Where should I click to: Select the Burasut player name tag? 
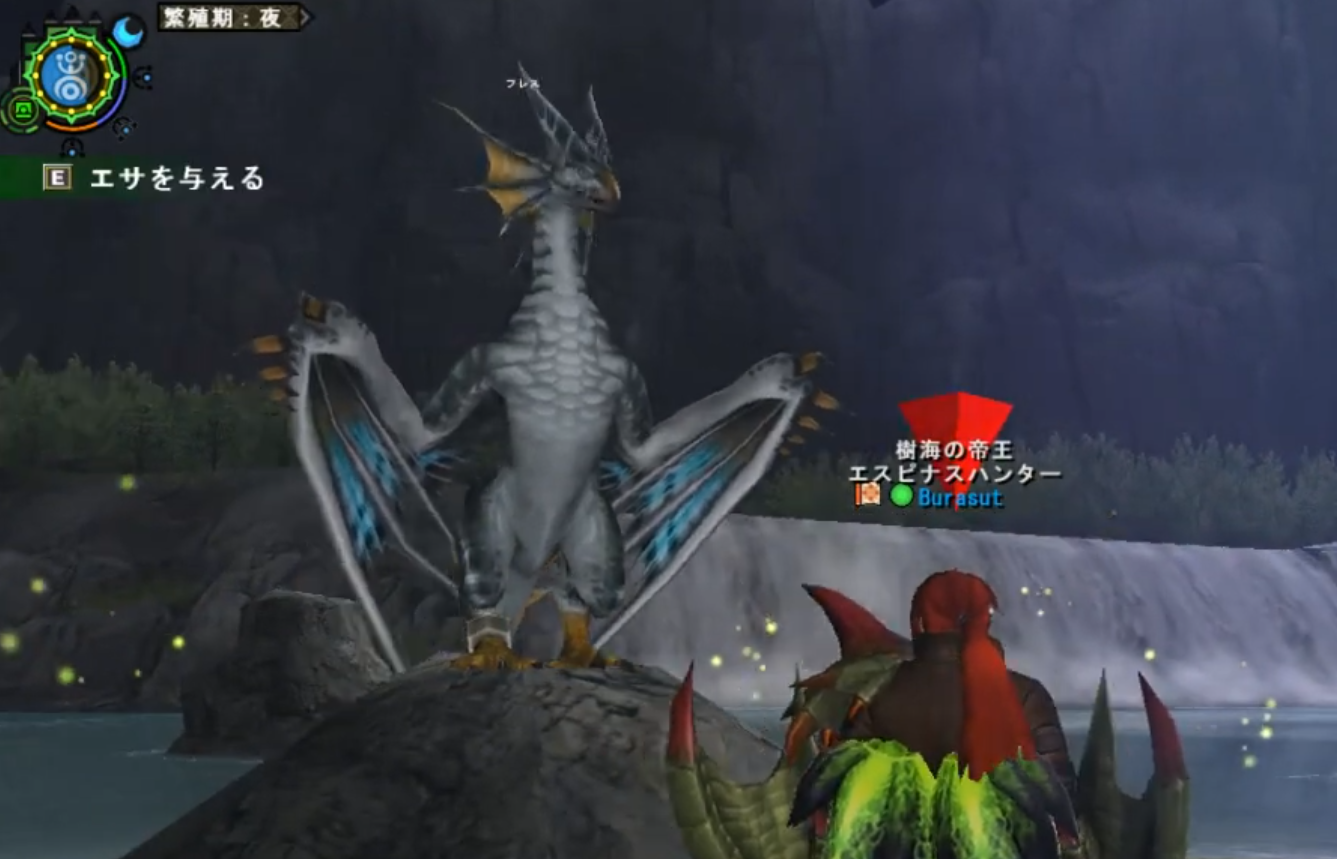pyautogui.click(x=959, y=496)
